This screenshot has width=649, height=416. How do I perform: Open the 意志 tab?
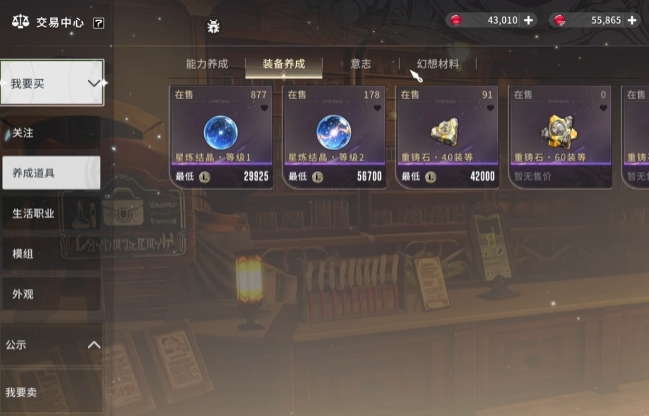(360, 64)
